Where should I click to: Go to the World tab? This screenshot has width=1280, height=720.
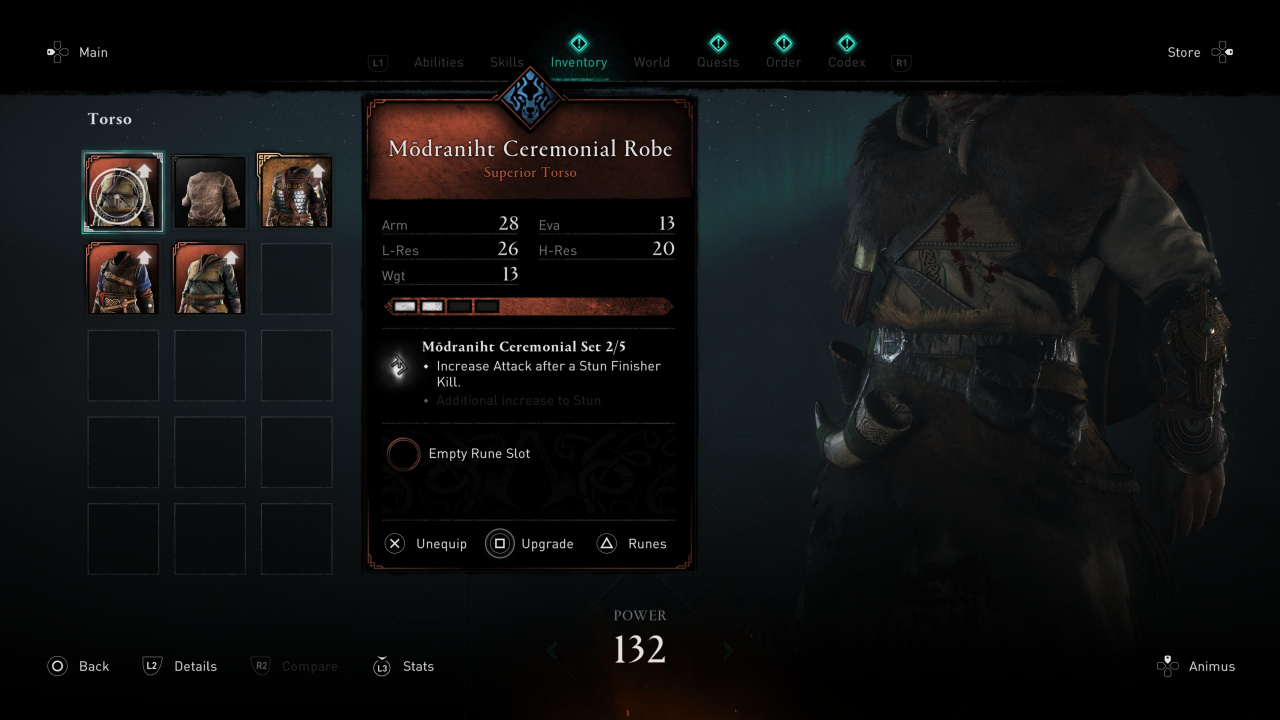pyautogui.click(x=651, y=62)
